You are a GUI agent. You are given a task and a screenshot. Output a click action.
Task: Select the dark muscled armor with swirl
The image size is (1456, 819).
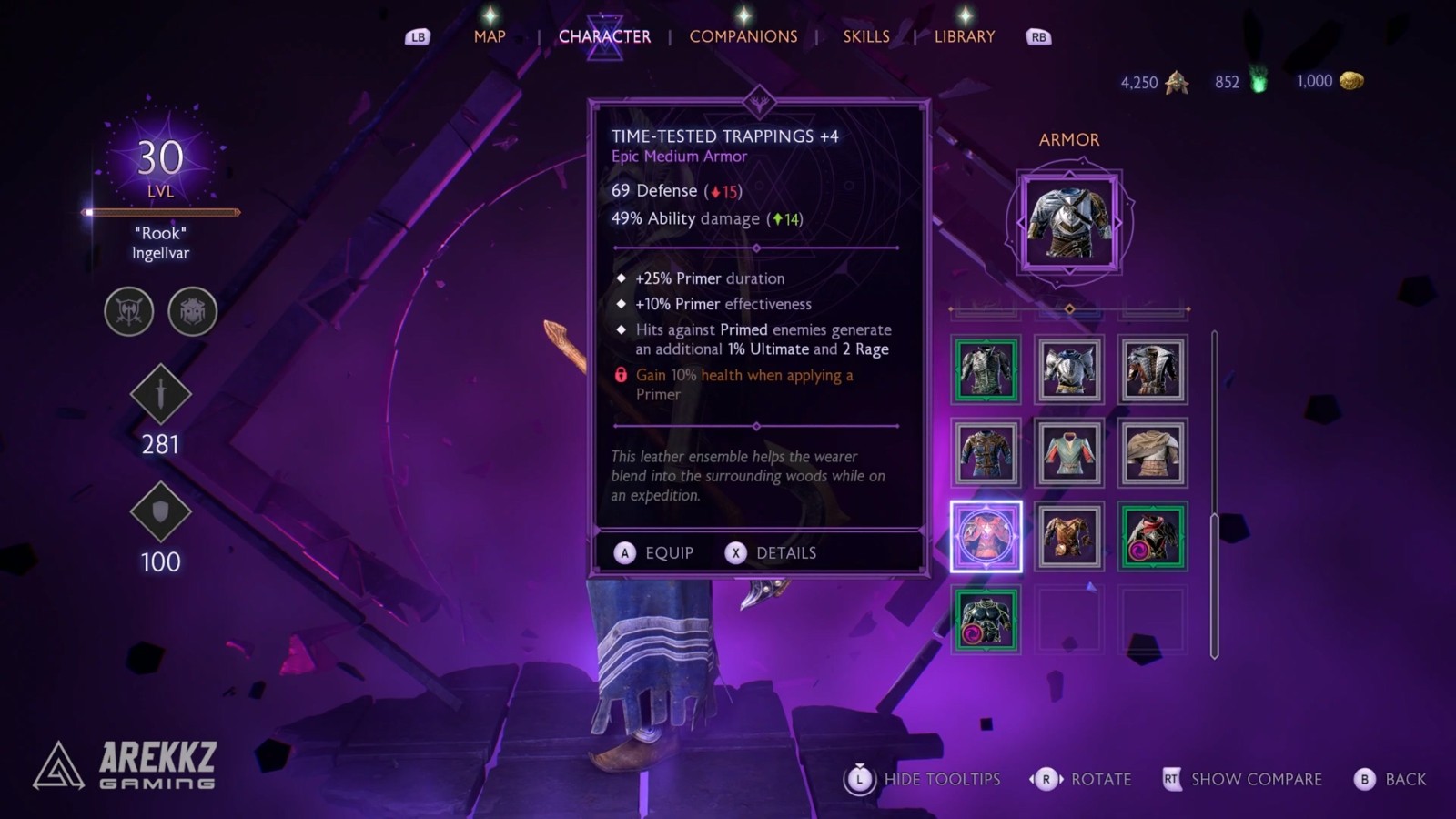tap(986, 620)
